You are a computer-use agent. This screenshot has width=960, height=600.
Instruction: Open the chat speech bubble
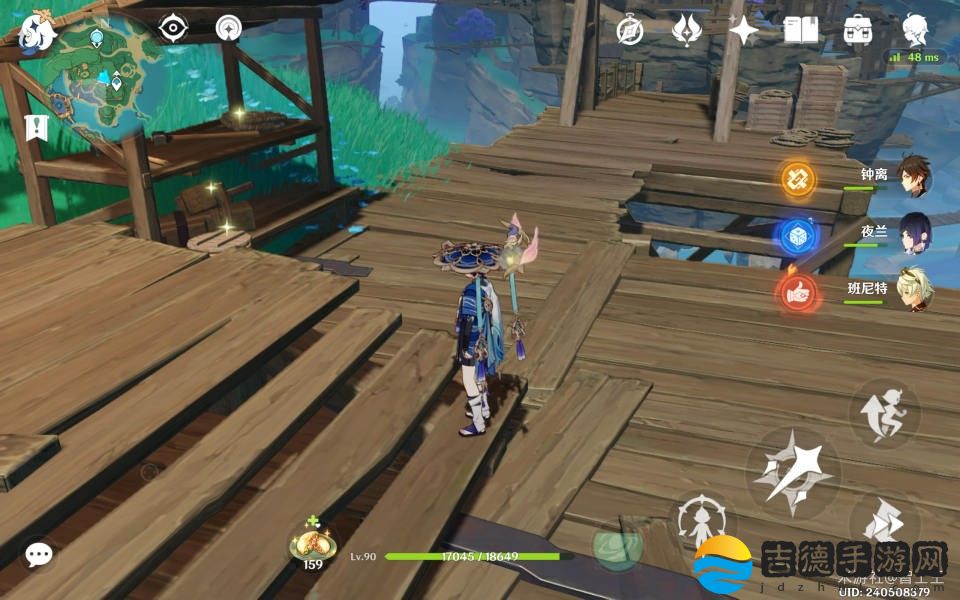39,555
